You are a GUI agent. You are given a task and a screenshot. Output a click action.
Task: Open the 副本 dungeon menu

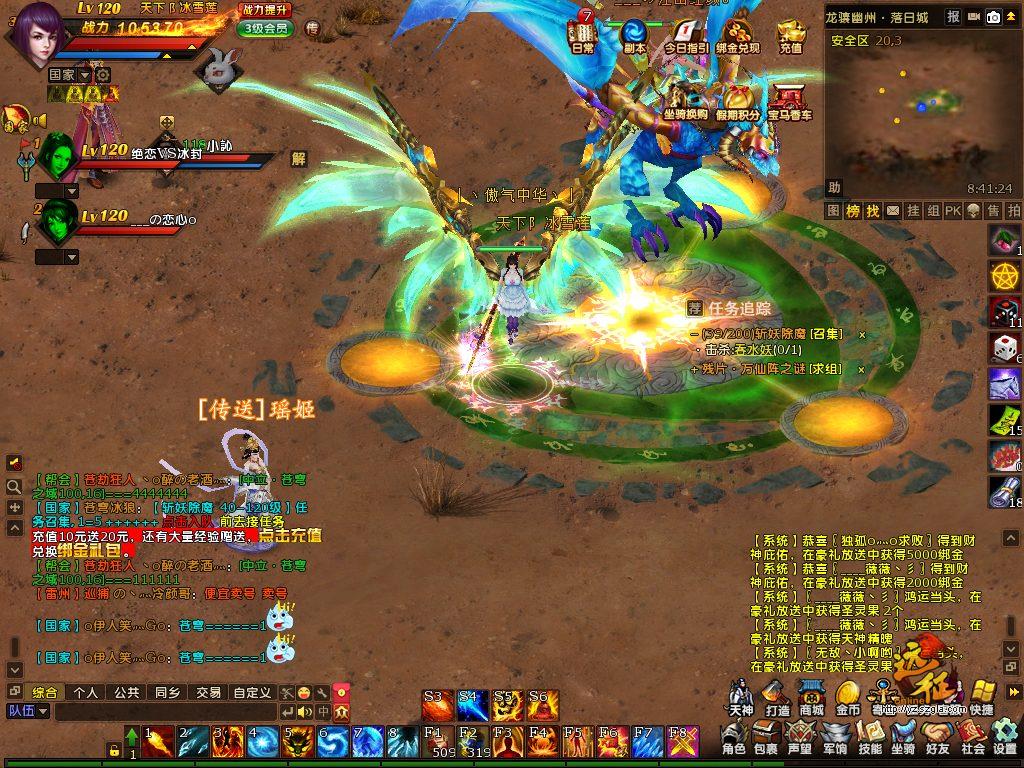pos(634,35)
